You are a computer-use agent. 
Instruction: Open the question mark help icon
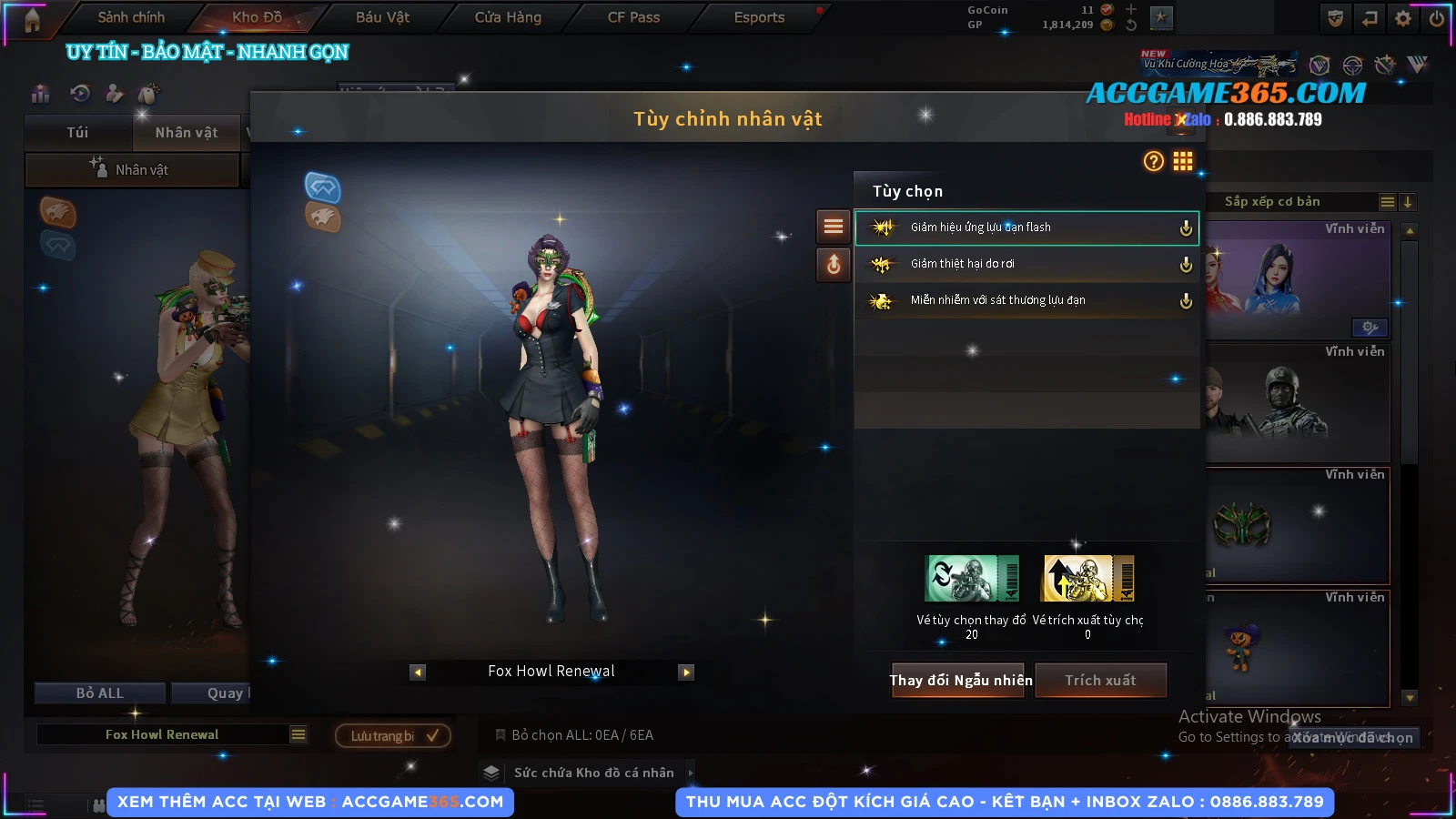tap(1153, 161)
